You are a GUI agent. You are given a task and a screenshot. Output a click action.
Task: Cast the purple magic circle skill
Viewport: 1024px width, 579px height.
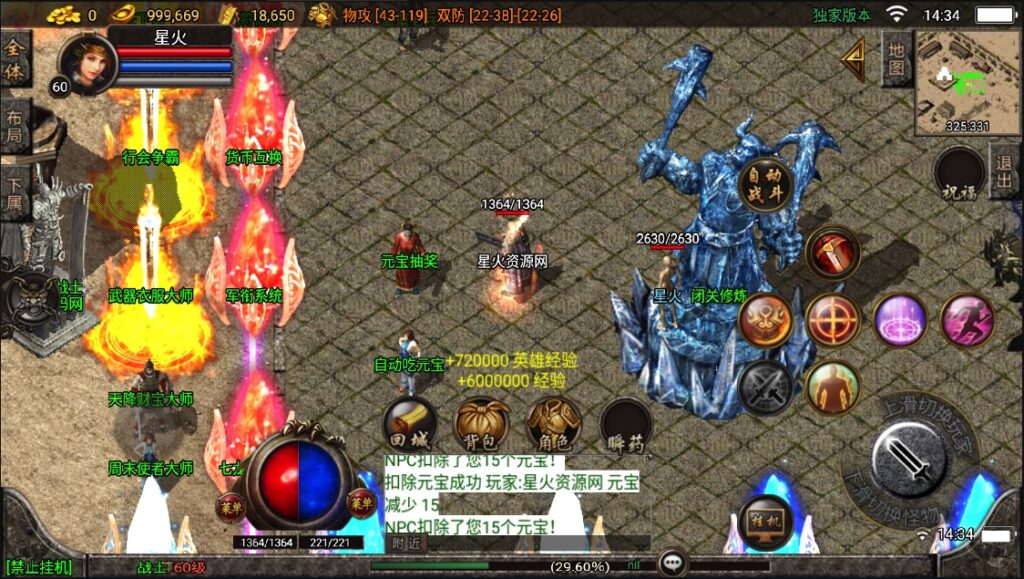(x=900, y=320)
